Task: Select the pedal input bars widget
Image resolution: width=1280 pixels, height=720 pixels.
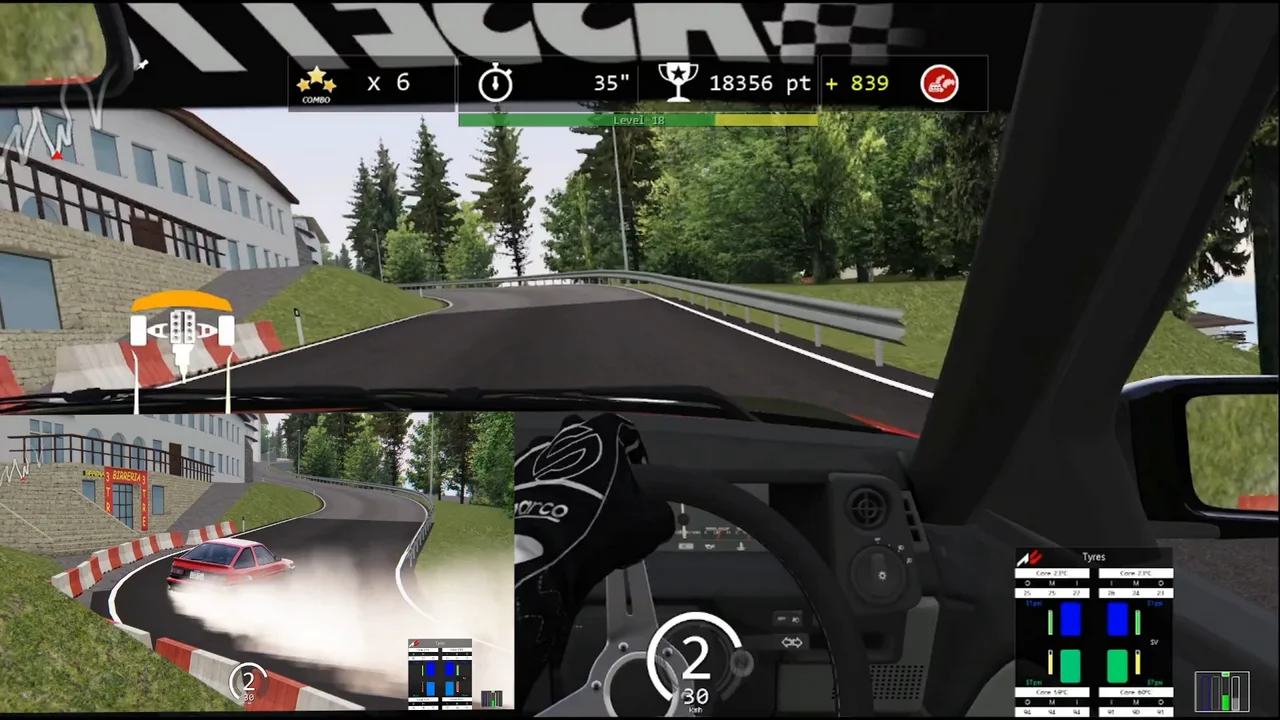Action: click(x=1223, y=691)
